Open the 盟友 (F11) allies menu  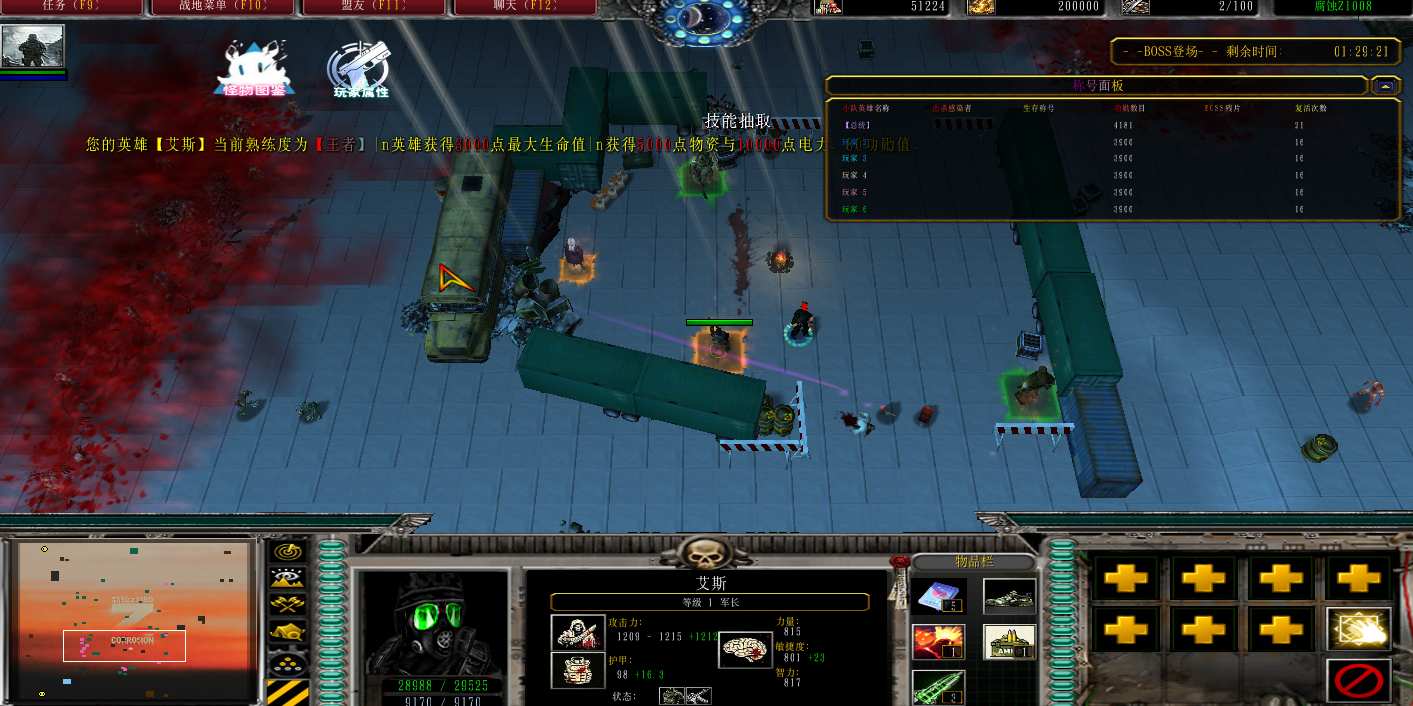(x=373, y=7)
